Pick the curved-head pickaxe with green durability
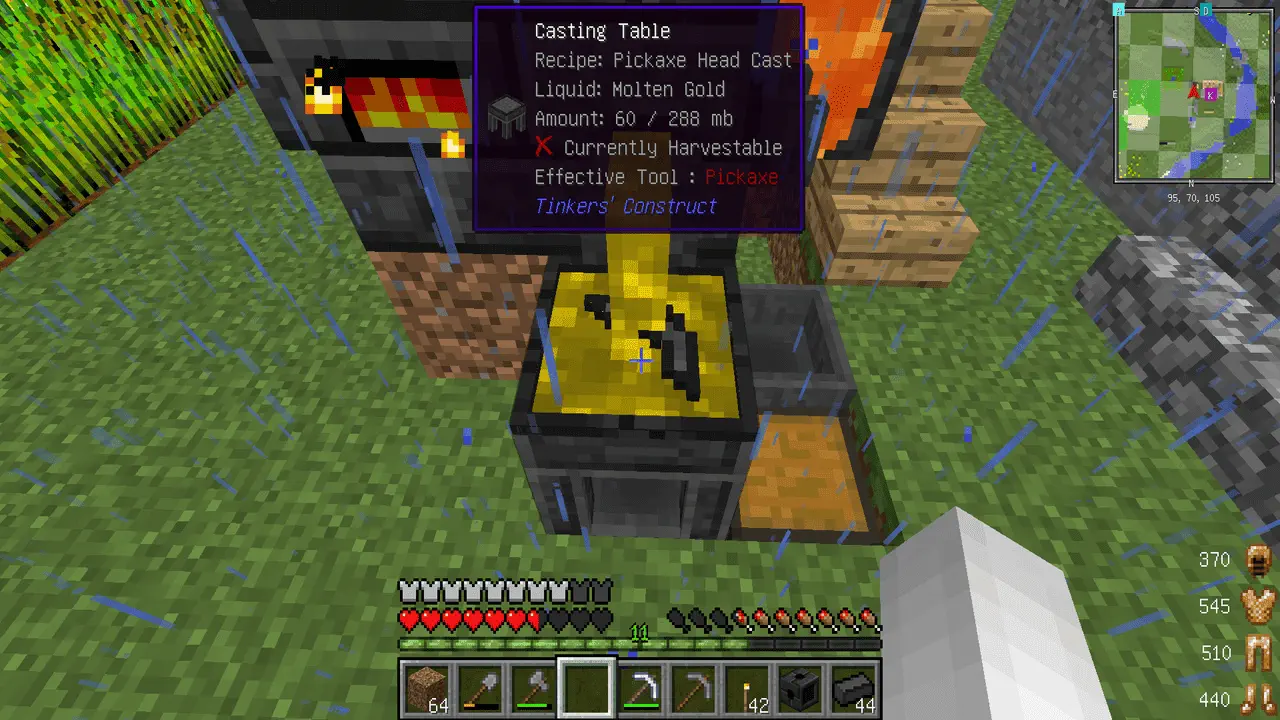The height and width of the screenshot is (720, 1280). pos(639,689)
